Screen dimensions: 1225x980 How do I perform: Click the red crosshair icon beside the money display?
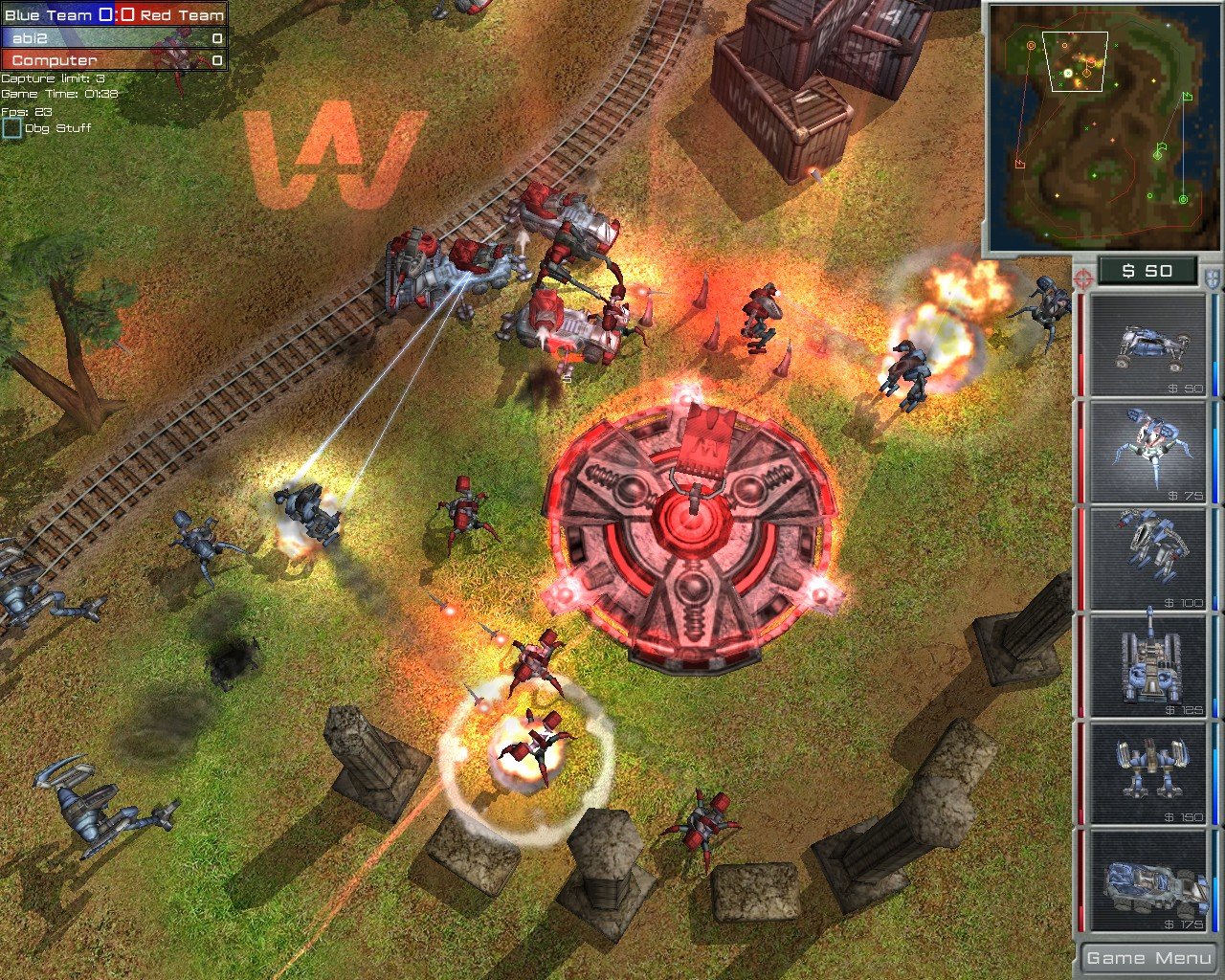tap(1082, 278)
